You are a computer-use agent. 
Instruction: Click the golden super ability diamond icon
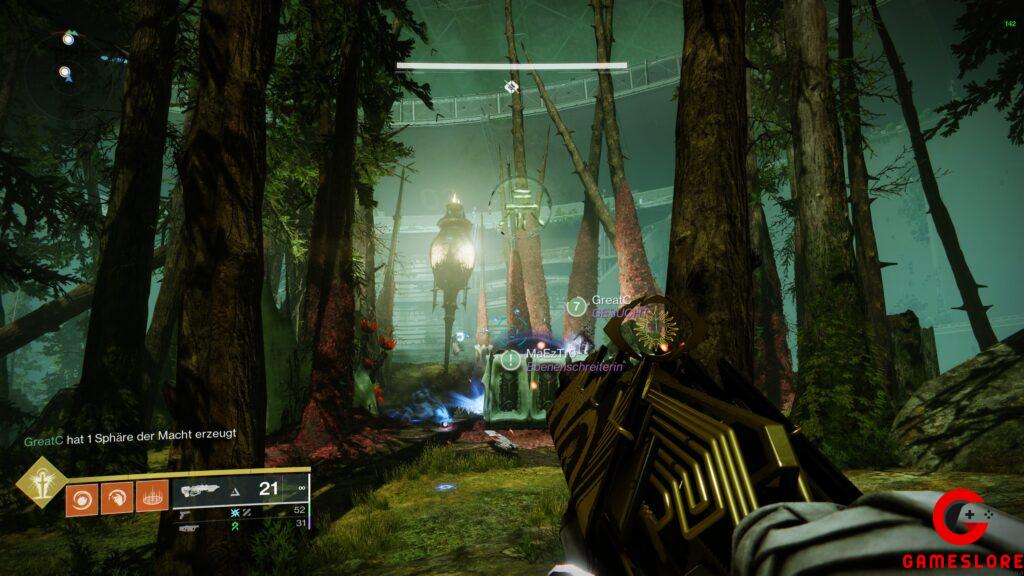coord(40,483)
